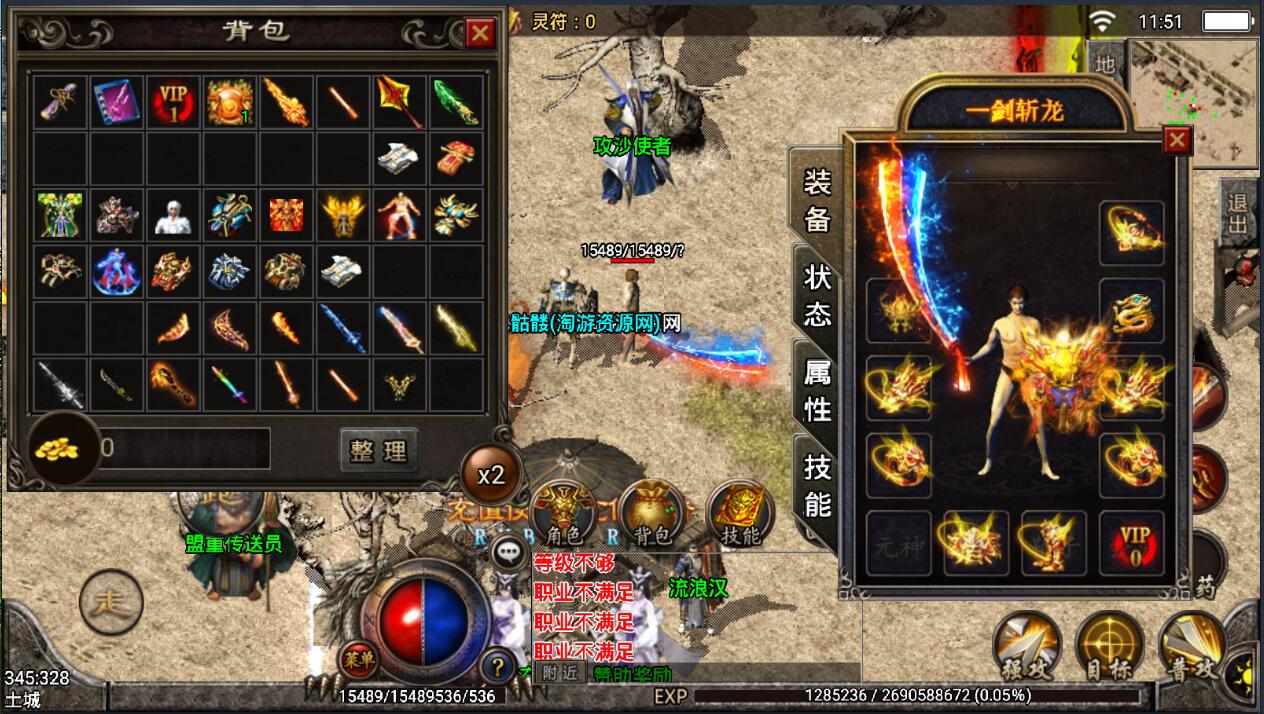Choose the 目标 target button
Viewport: 1264px width, 714px height.
coord(1109,645)
